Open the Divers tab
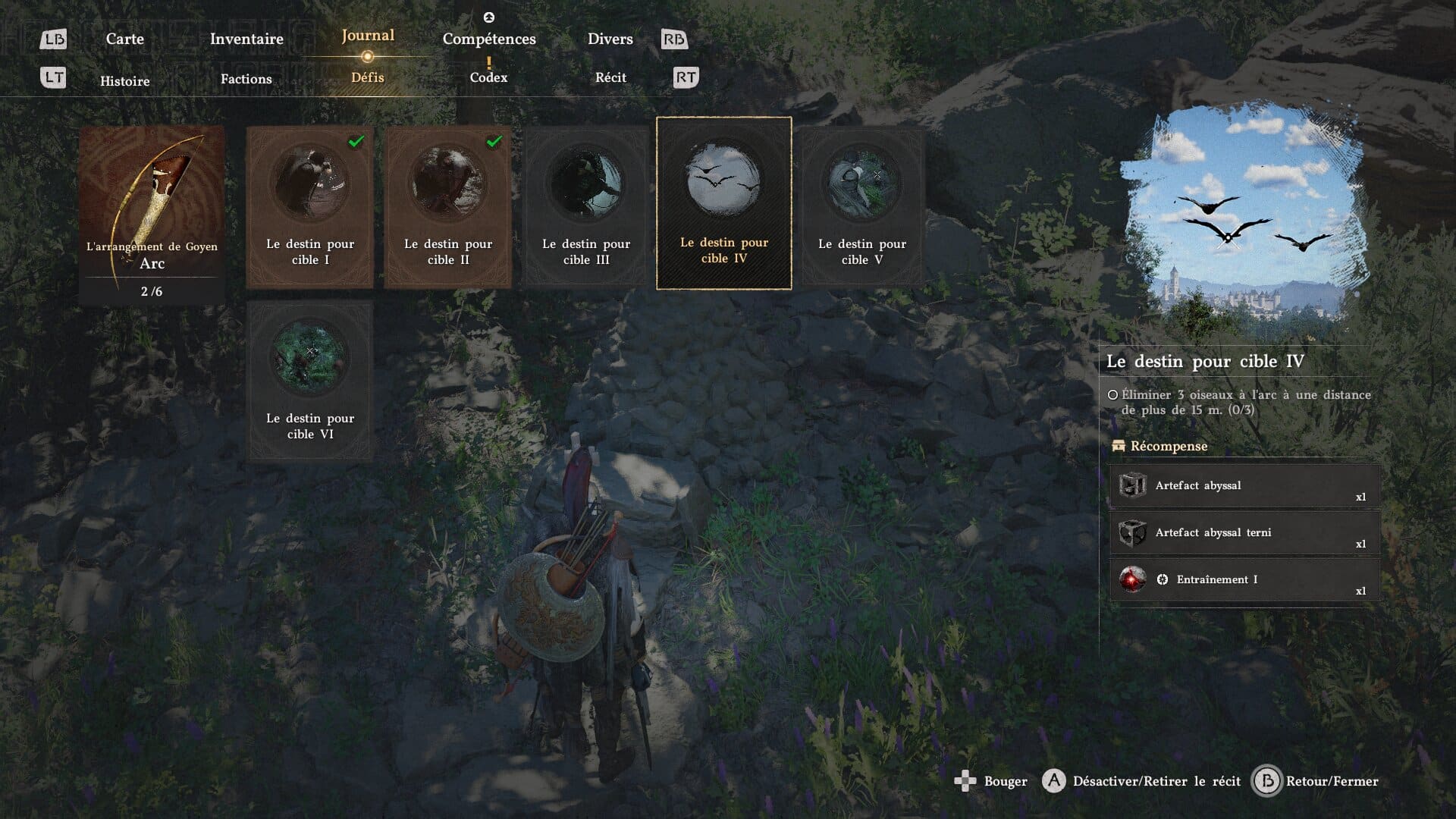The width and height of the screenshot is (1456, 819). (x=610, y=39)
